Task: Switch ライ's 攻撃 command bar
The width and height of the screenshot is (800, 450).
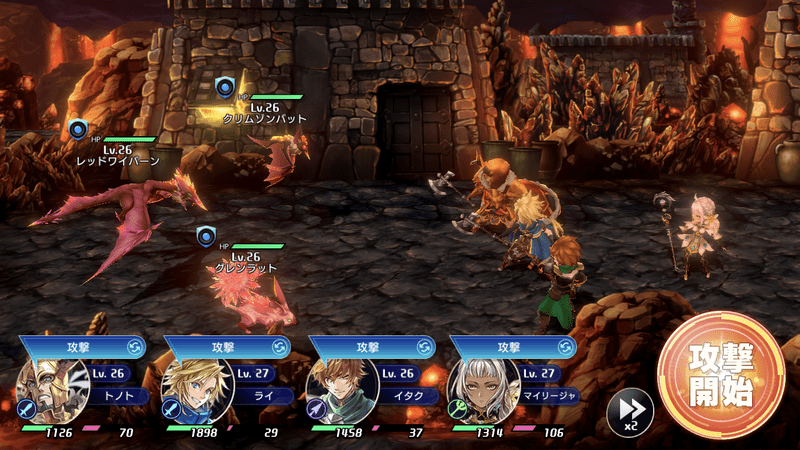Action: pos(224,346)
